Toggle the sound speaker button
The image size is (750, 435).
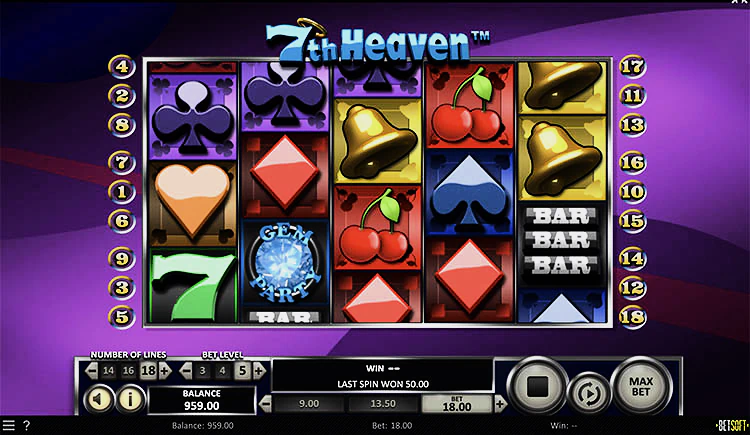[102, 400]
